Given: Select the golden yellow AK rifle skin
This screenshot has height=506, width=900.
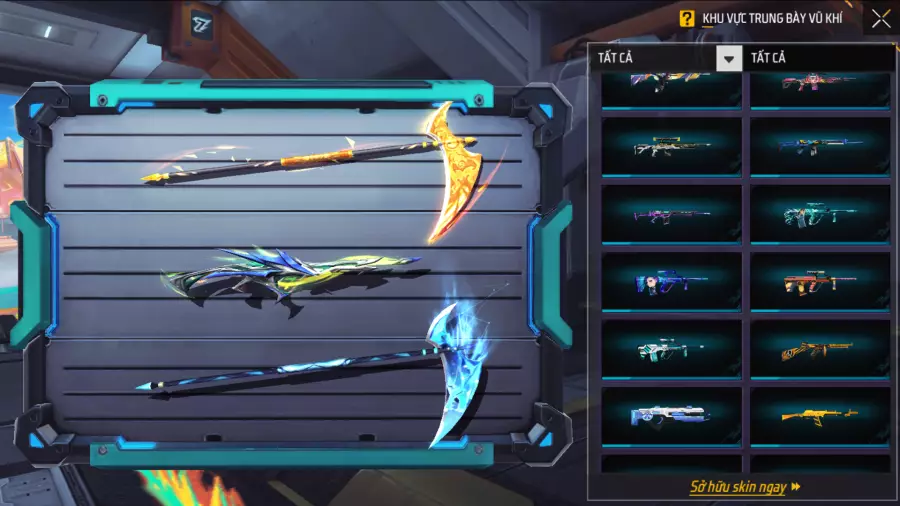Looking at the screenshot, I should [820, 415].
